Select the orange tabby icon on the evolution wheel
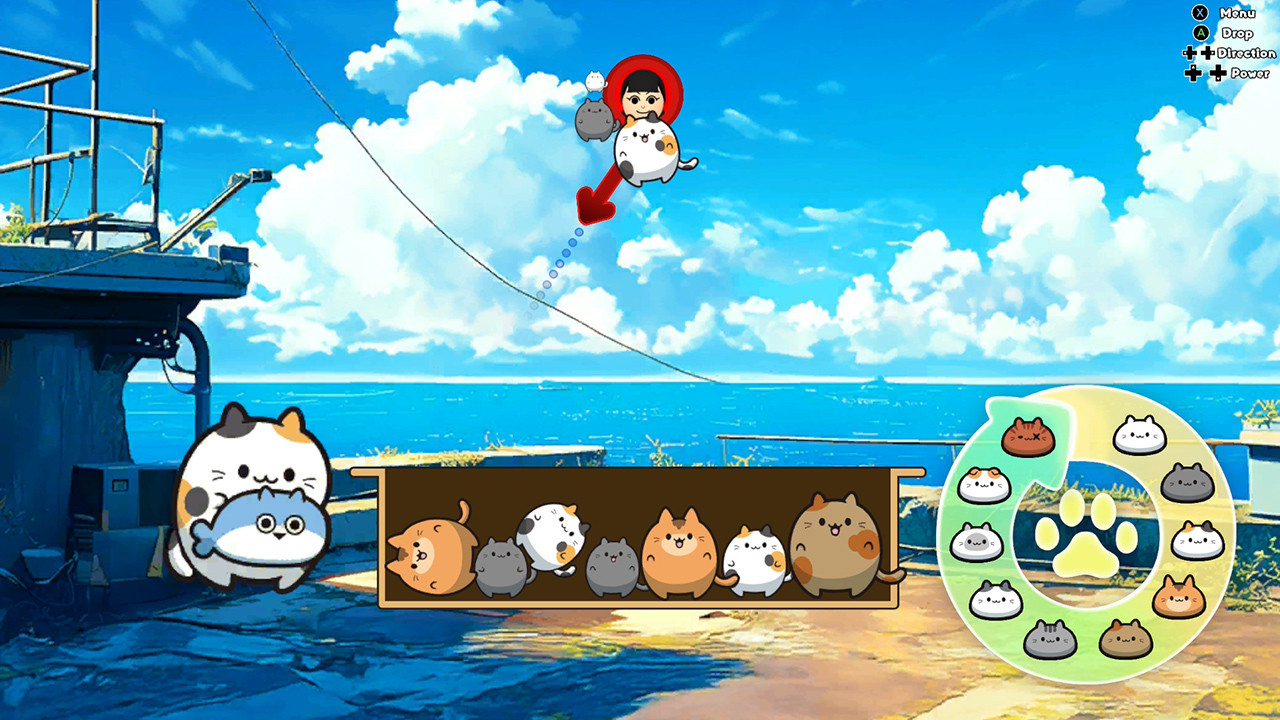Viewport: 1280px width, 720px height. tap(1178, 595)
